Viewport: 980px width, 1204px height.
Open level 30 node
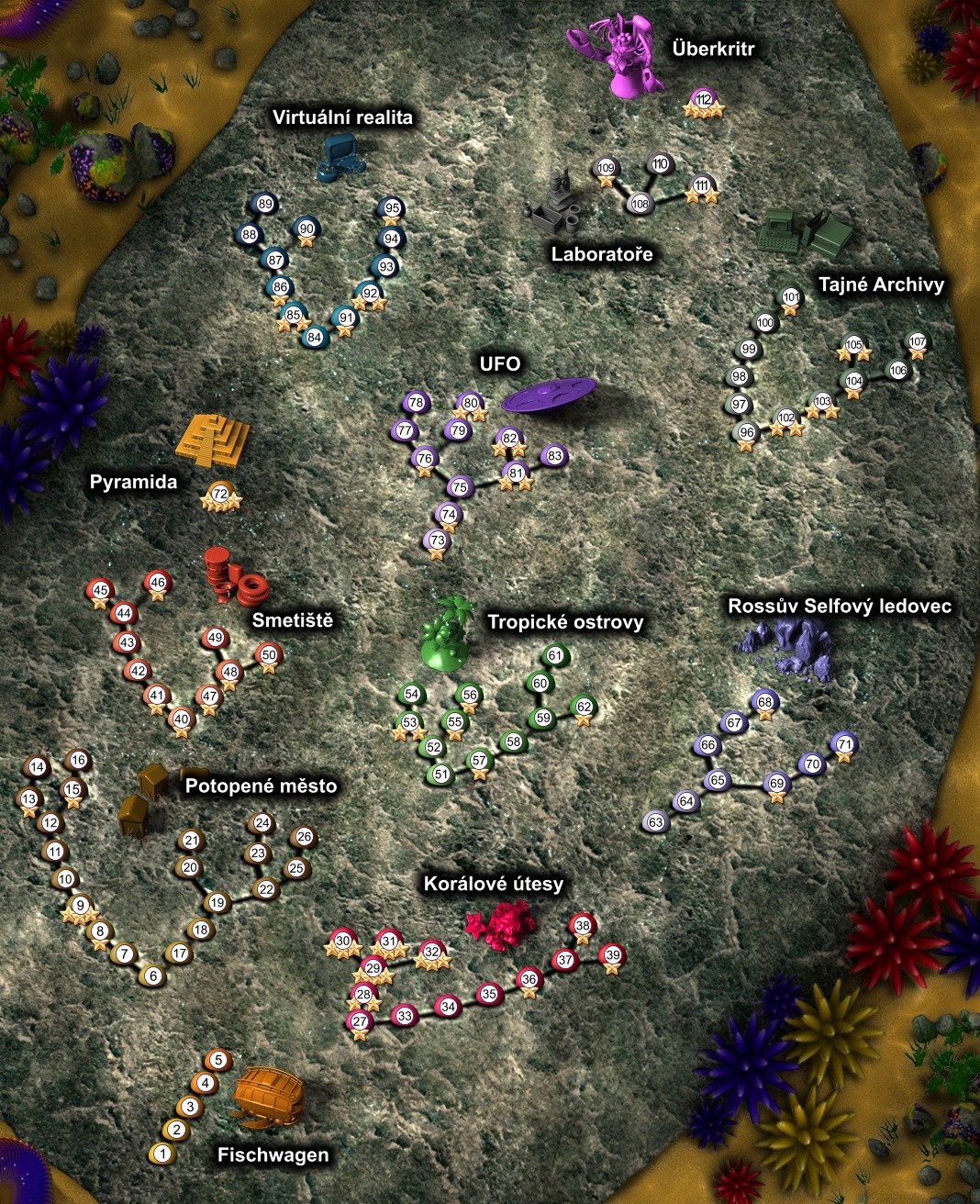[342, 941]
